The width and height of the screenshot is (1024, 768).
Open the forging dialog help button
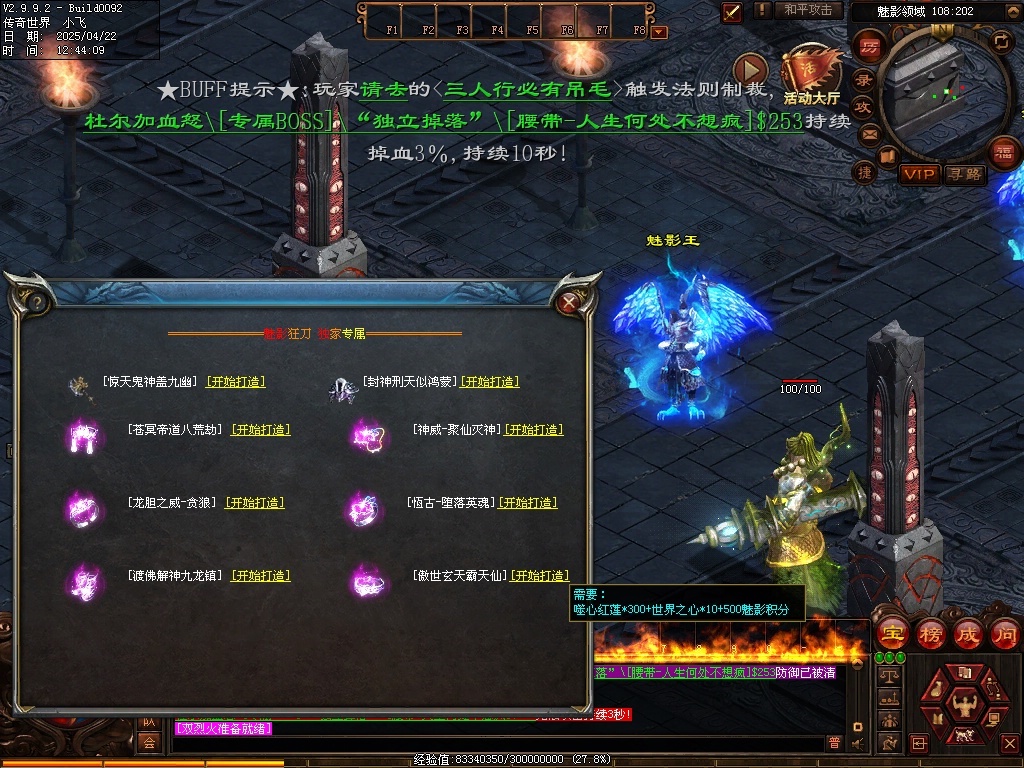click(x=36, y=301)
